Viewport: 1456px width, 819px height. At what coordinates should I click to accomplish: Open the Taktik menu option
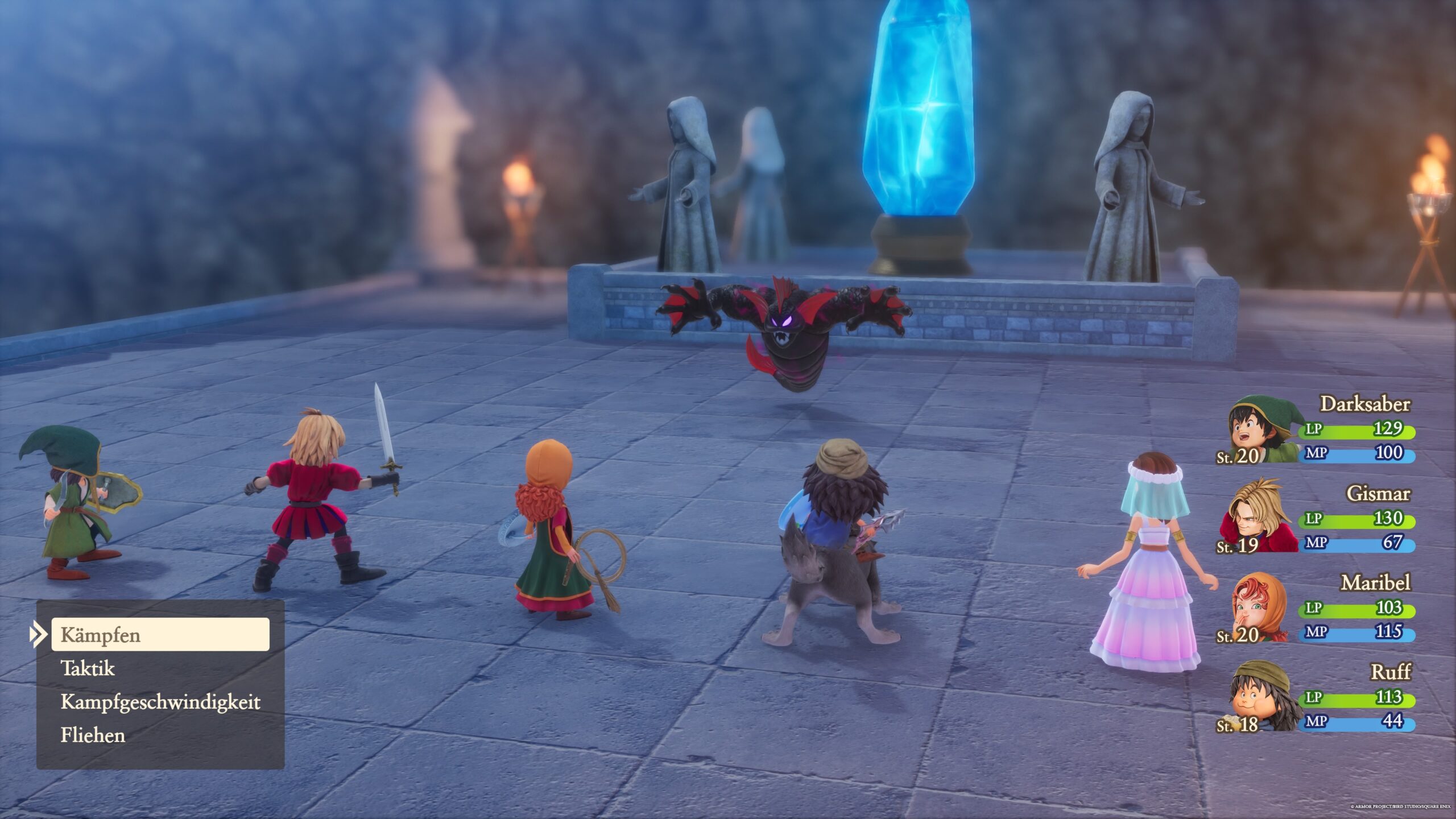point(88,668)
